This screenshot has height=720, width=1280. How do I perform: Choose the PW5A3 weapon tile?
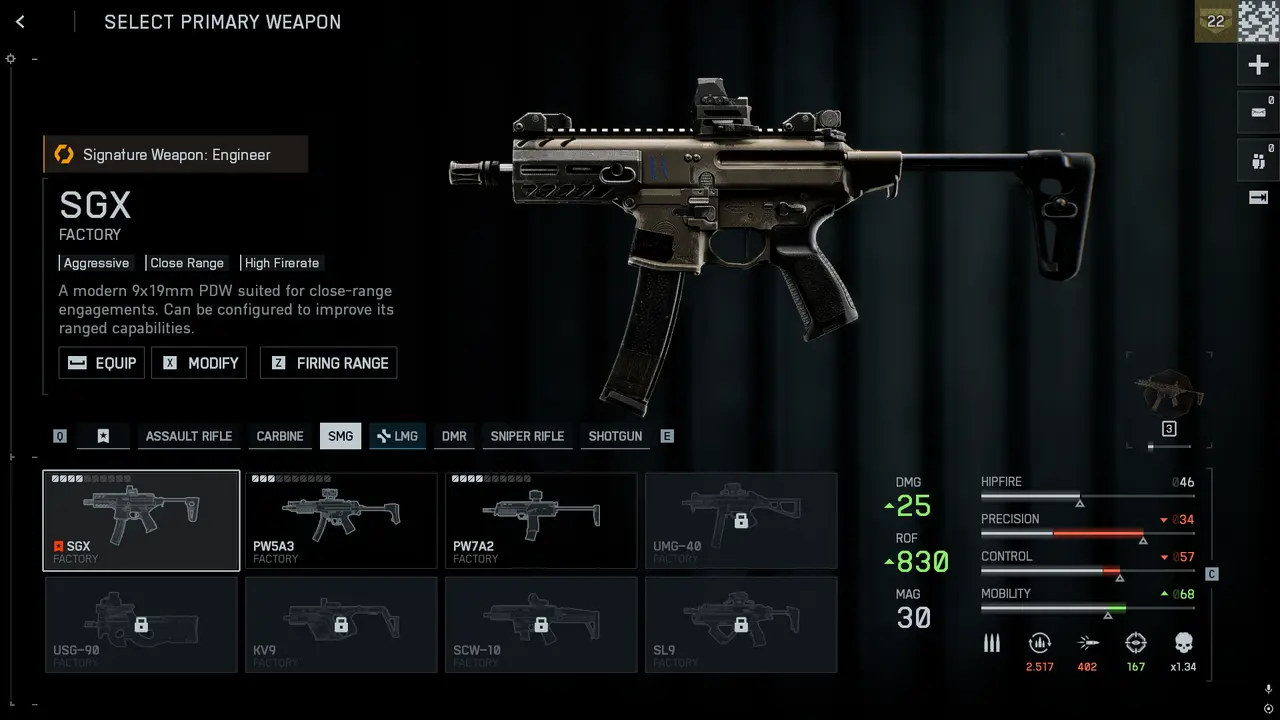[x=341, y=520]
